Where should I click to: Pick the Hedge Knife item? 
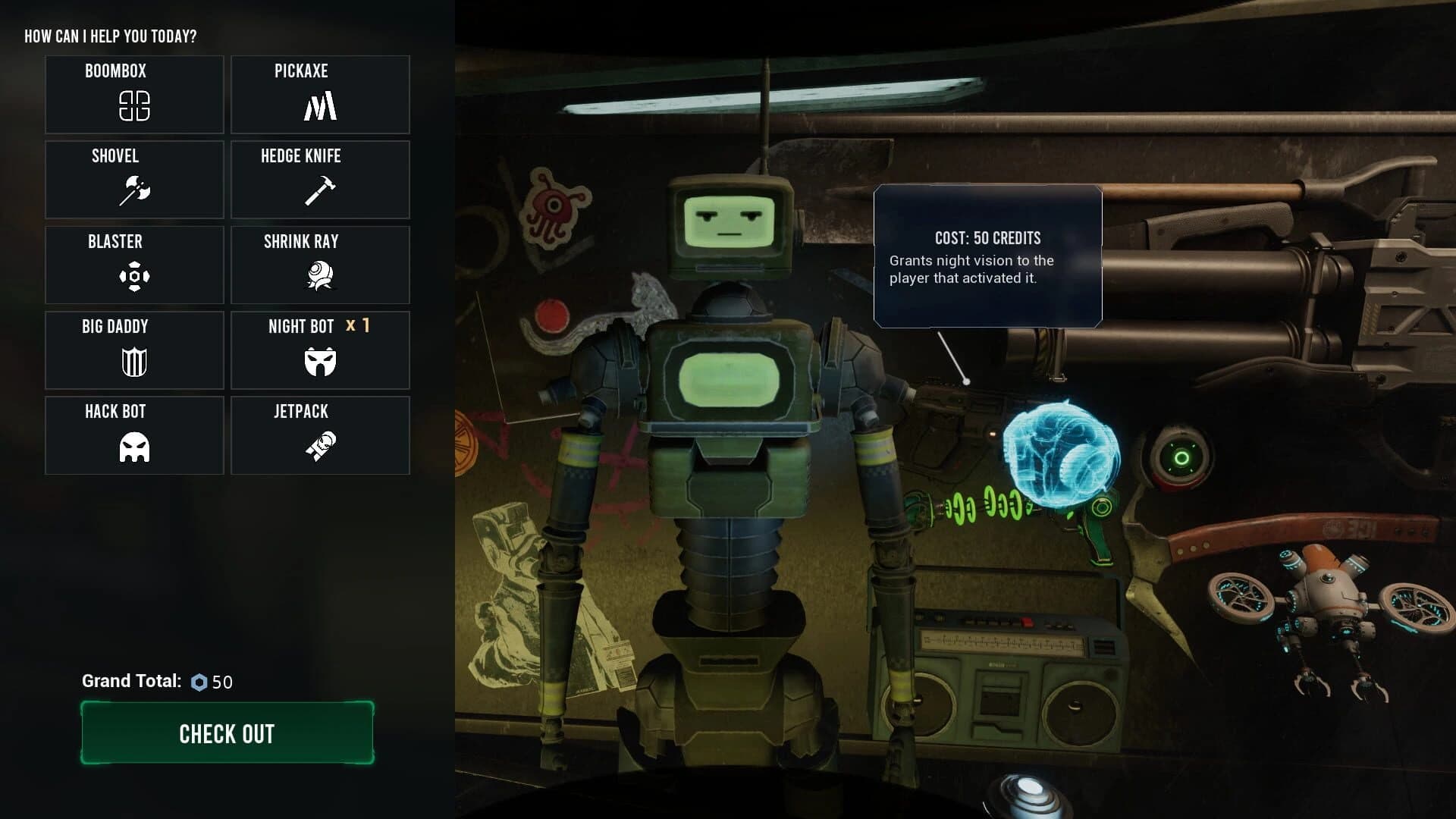point(319,180)
